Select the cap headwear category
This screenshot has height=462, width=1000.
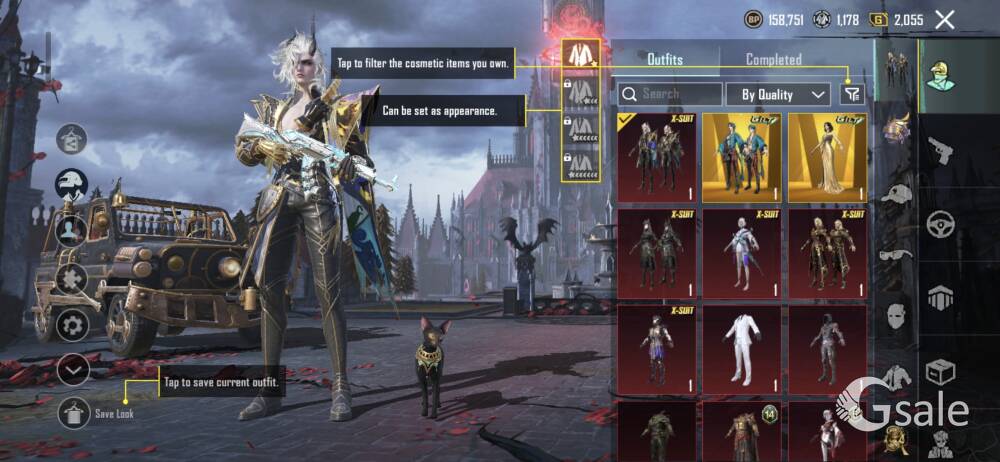coord(897,194)
